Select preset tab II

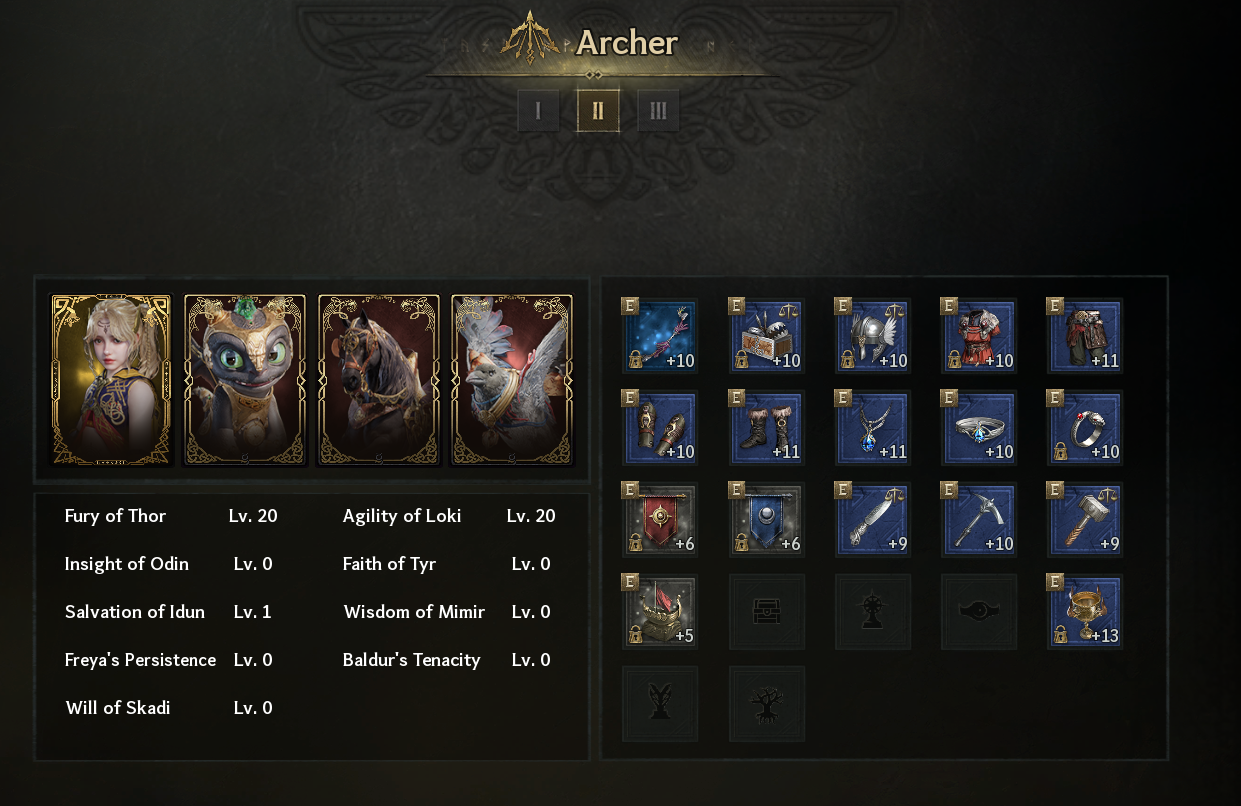pos(598,111)
